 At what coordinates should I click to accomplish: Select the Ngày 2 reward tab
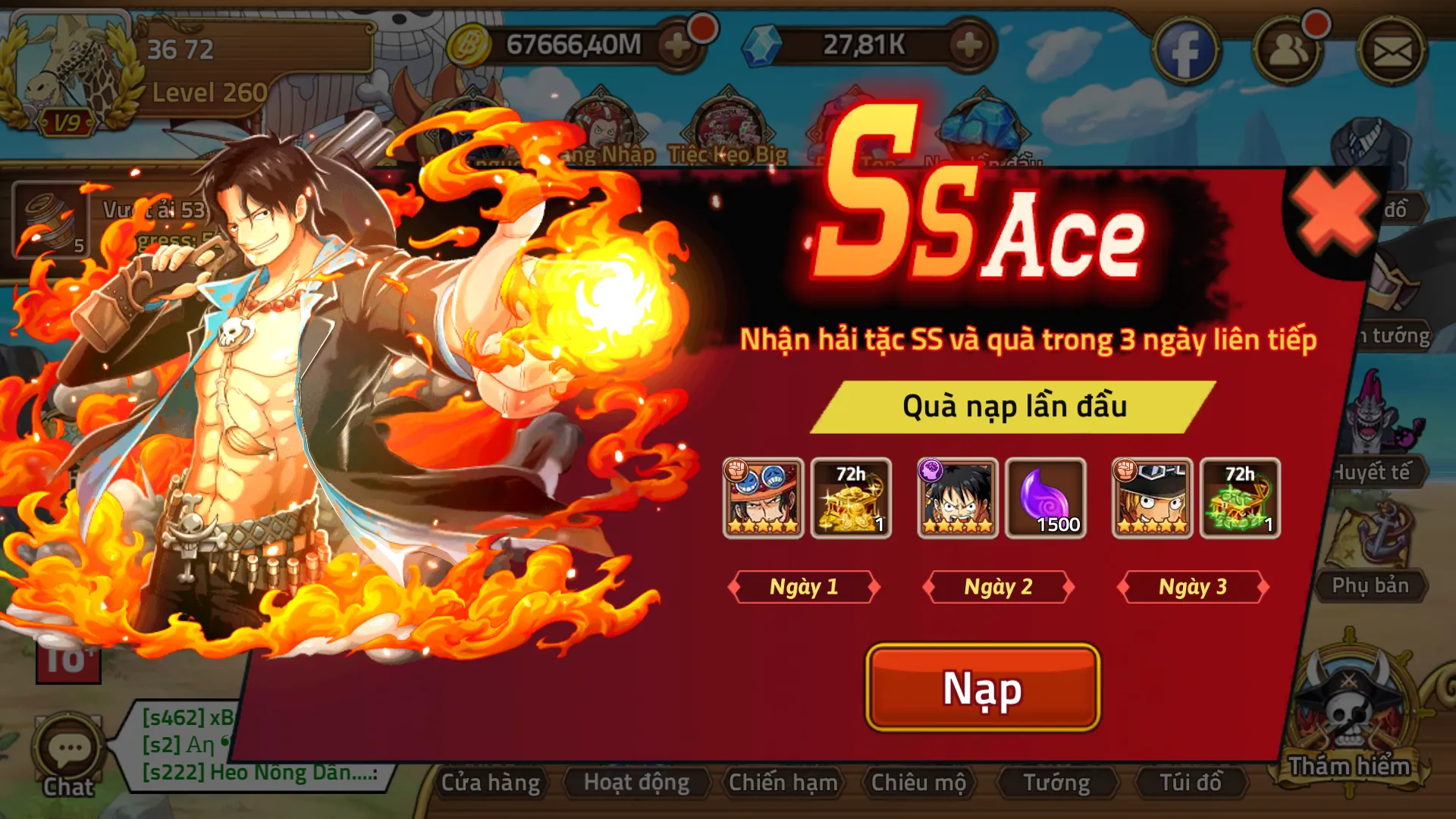pos(997,586)
